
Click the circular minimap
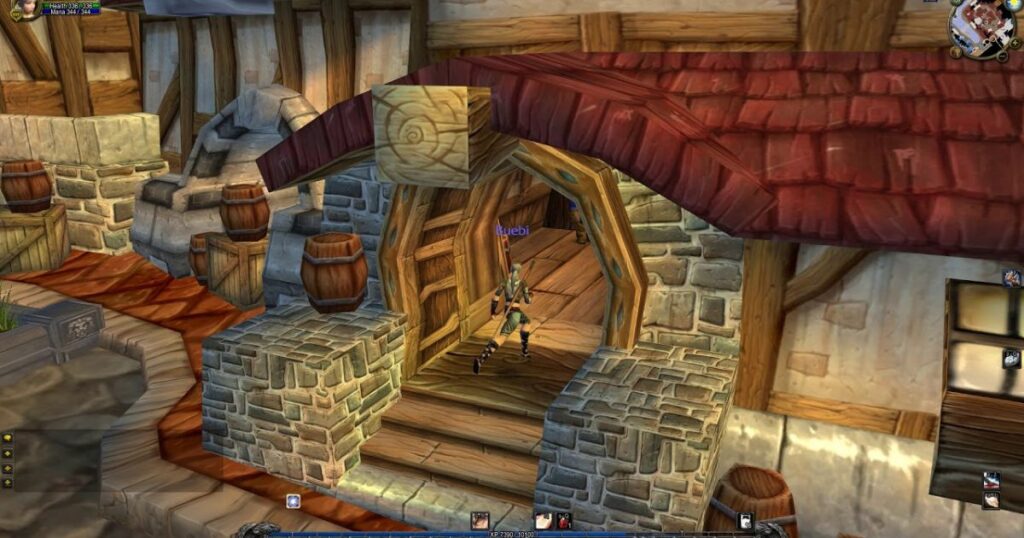pyautogui.click(x=982, y=27)
